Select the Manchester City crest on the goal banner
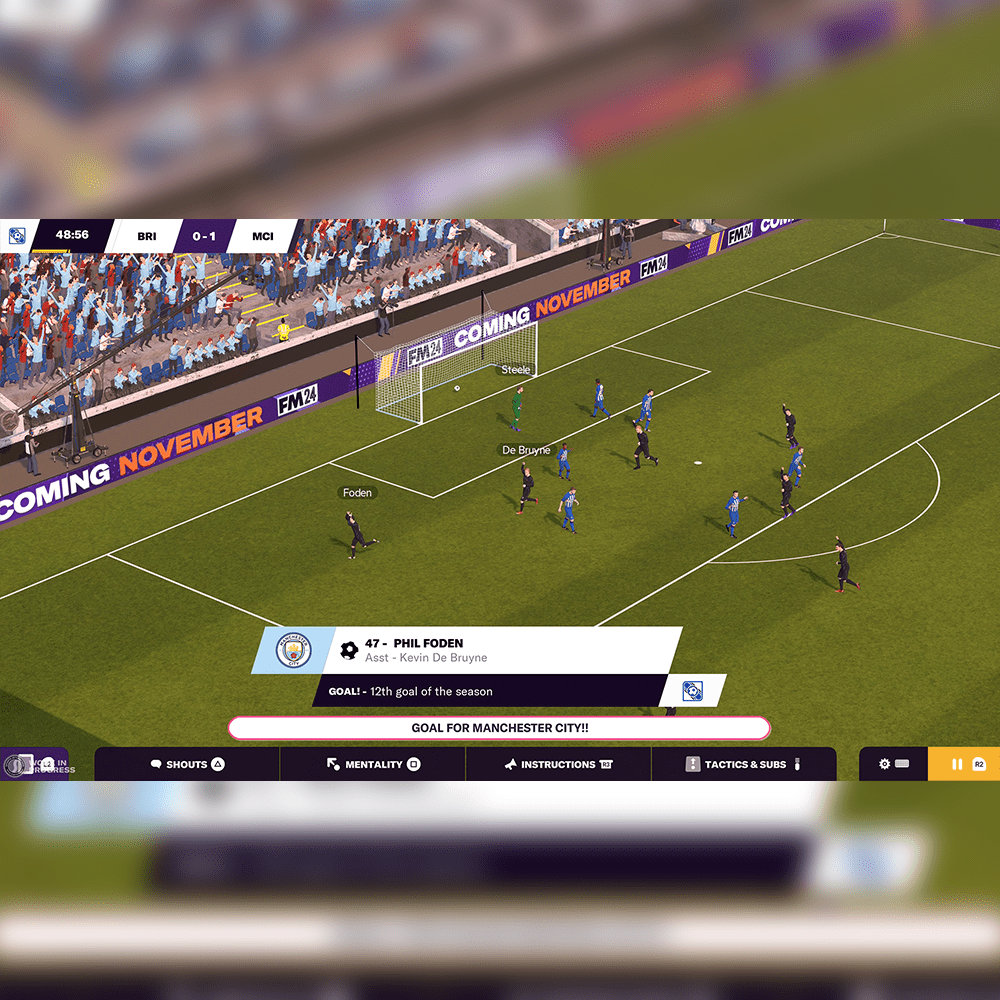The image size is (1000, 1000). click(x=293, y=651)
